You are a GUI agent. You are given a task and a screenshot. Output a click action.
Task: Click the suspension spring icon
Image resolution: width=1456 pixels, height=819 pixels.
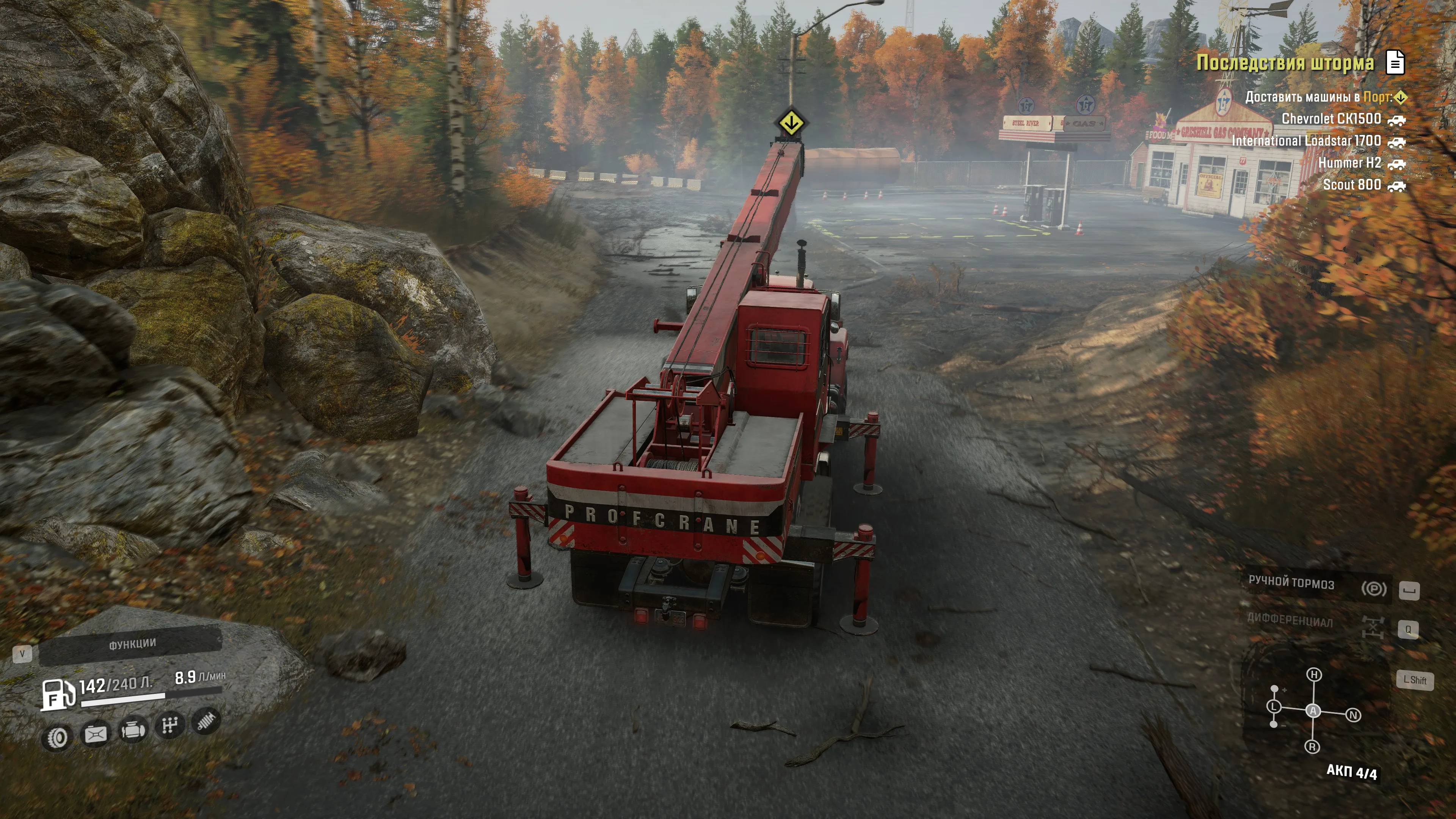206,721
